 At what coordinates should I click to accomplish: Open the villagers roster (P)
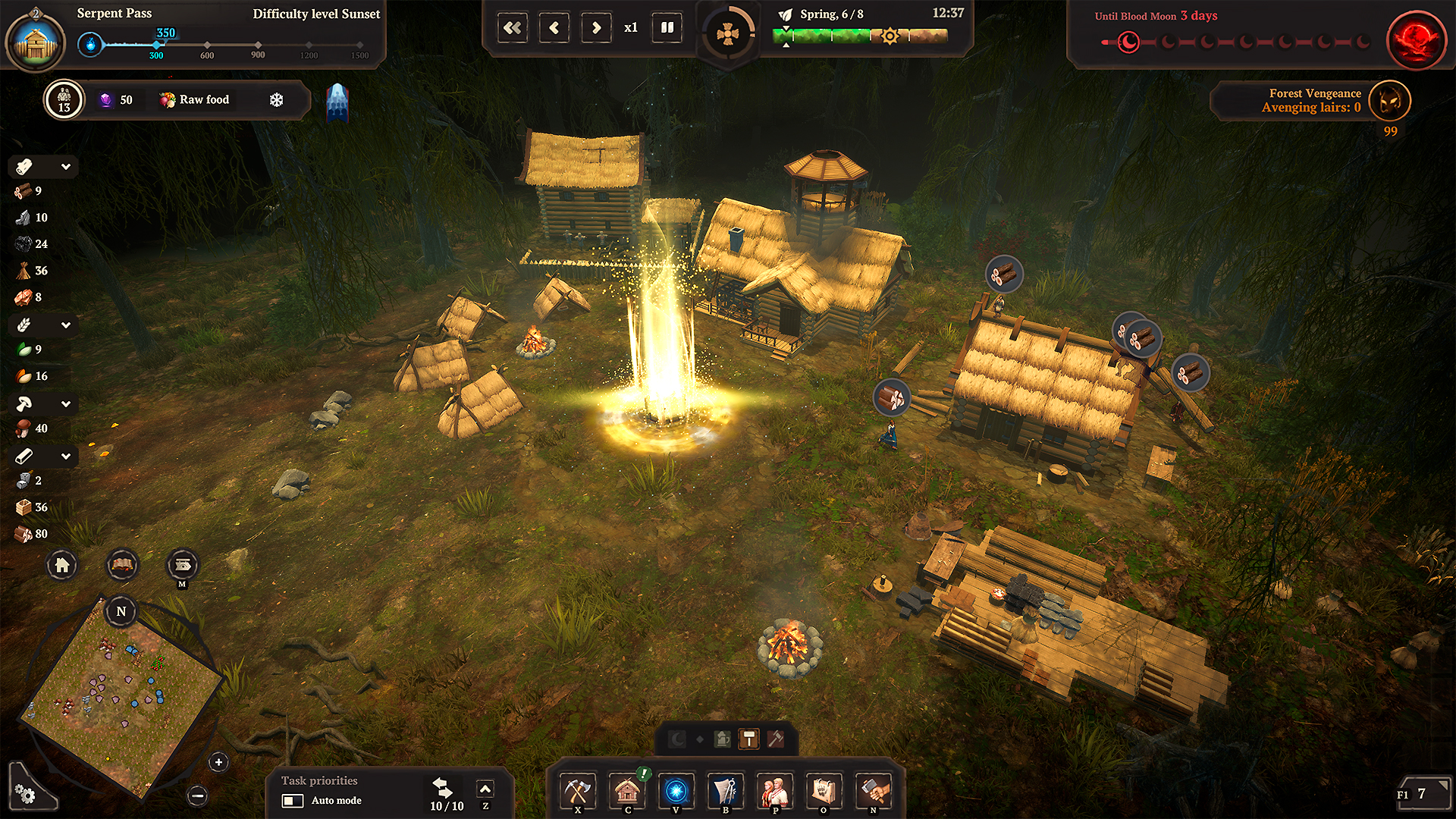(x=774, y=792)
